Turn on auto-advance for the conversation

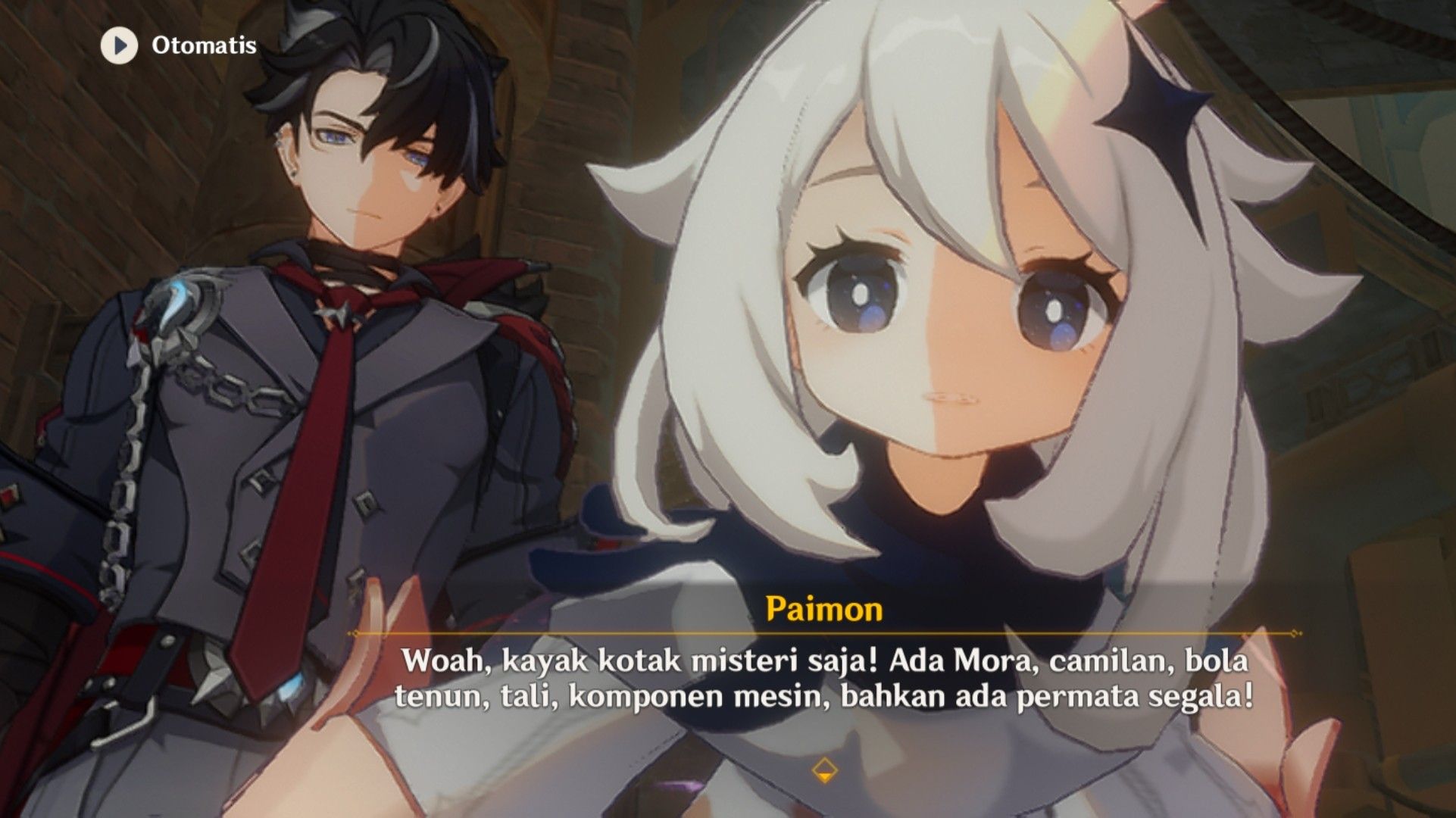(x=174, y=47)
